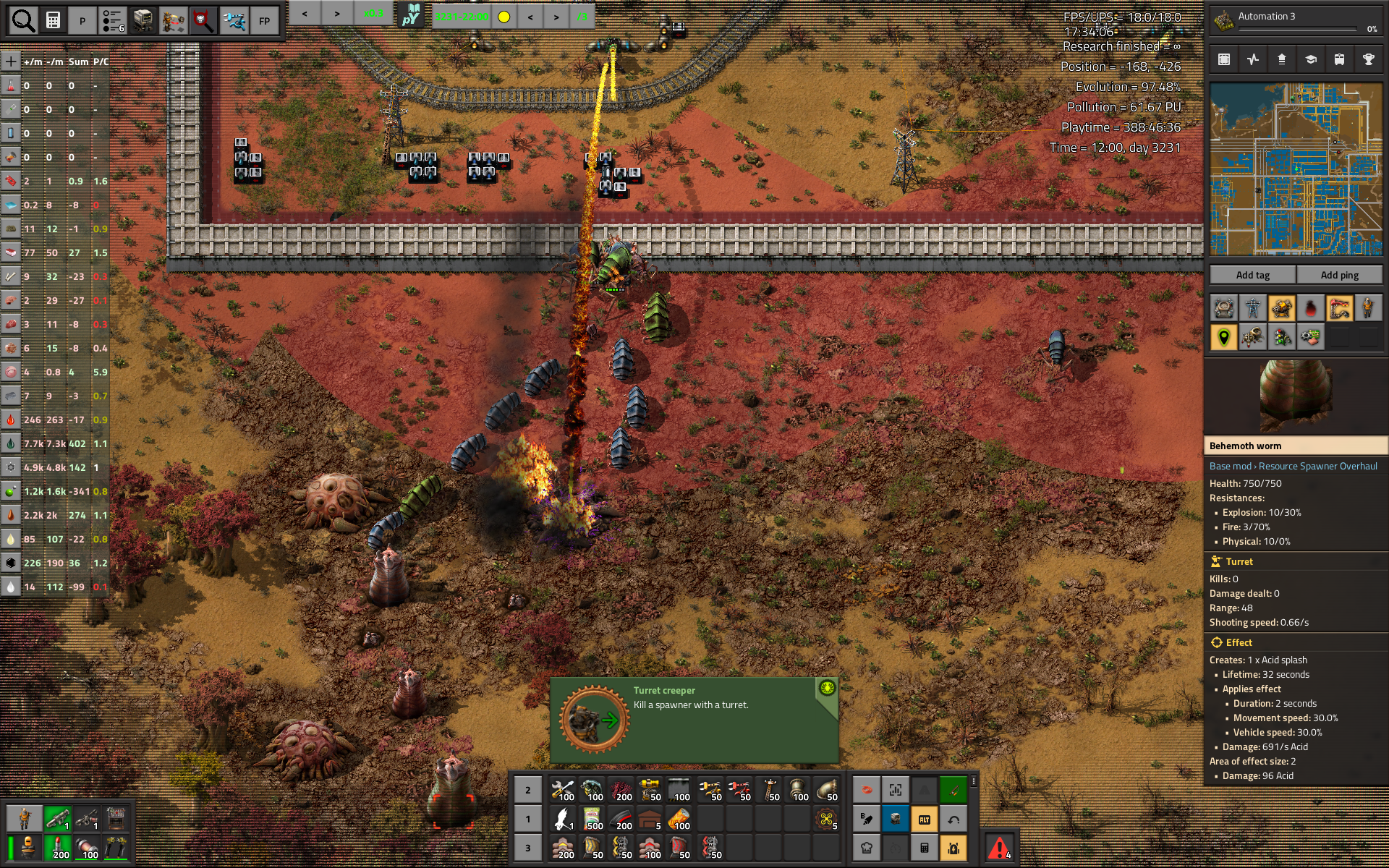Click the Add tag button
This screenshot has height=868, width=1389.
point(1252,275)
